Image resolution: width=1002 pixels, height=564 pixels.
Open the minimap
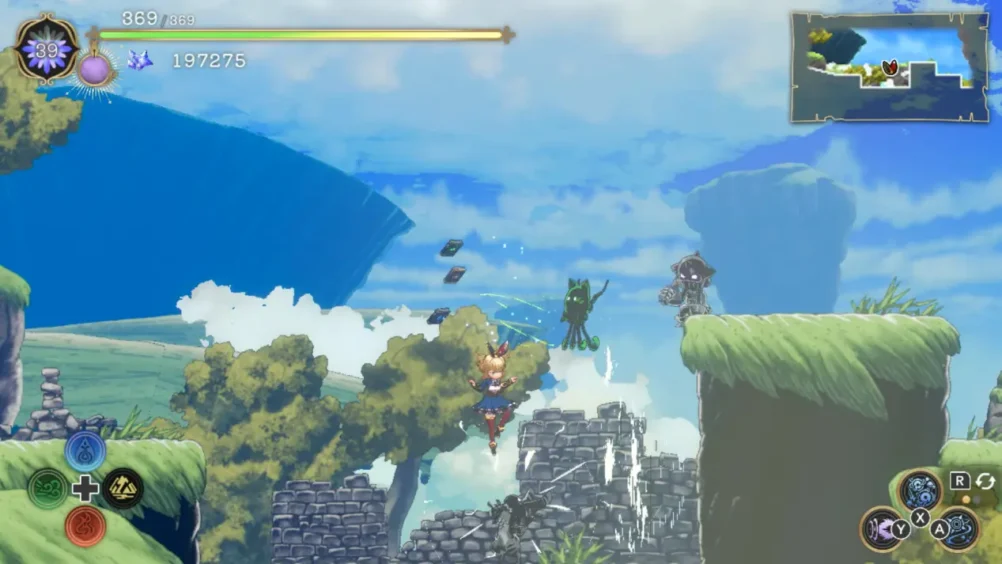889,67
